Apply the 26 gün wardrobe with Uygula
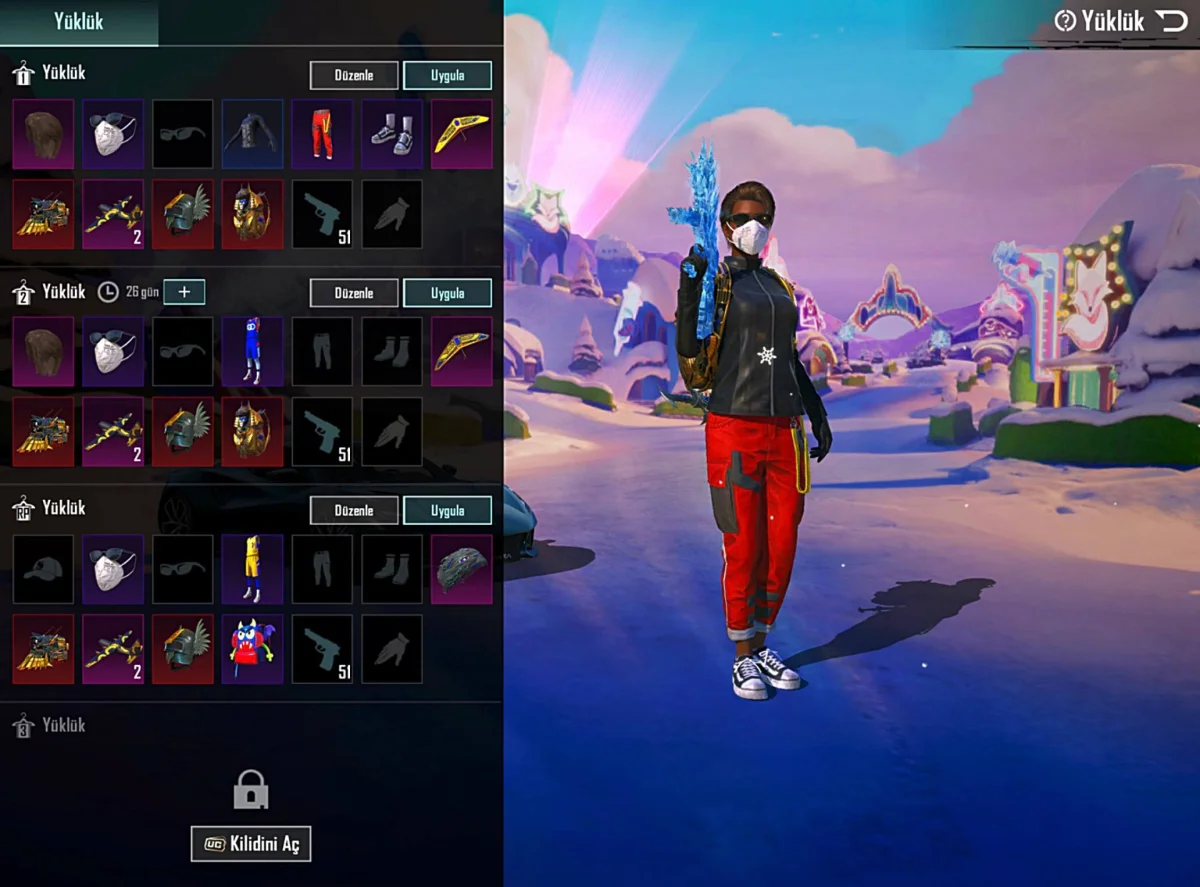The height and width of the screenshot is (887, 1200). point(447,293)
